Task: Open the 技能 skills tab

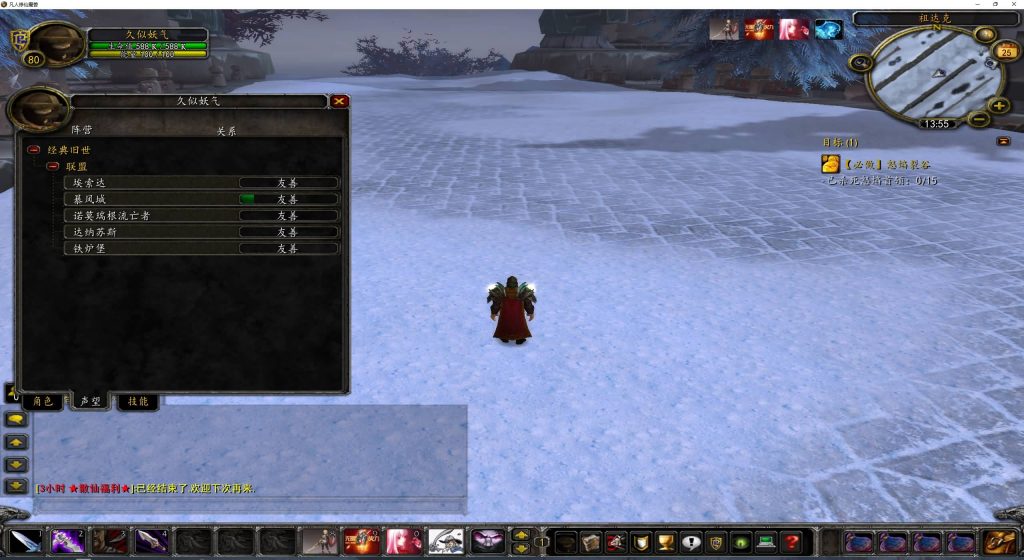Action: [138, 401]
